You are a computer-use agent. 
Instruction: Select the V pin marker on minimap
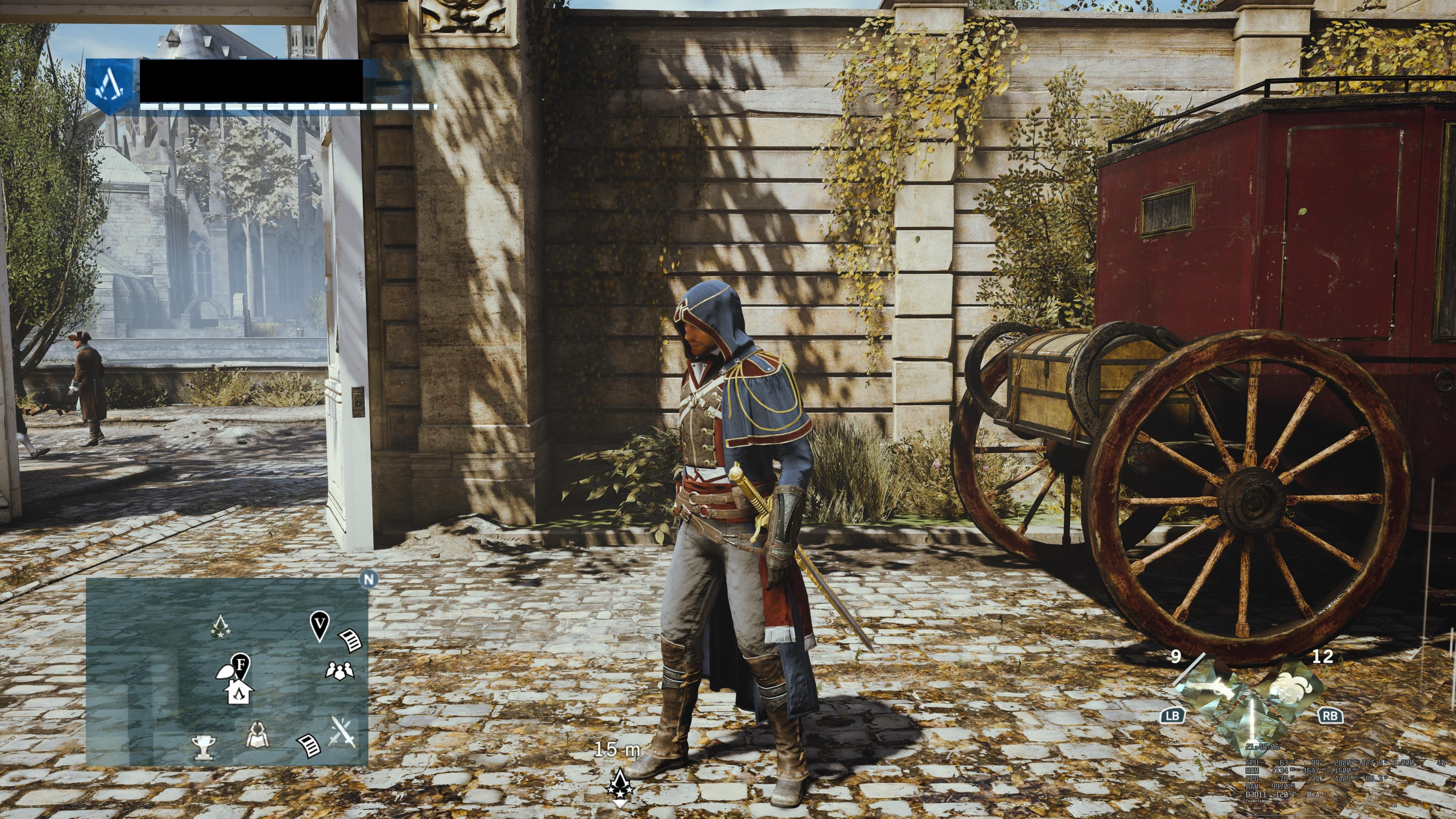point(320,625)
